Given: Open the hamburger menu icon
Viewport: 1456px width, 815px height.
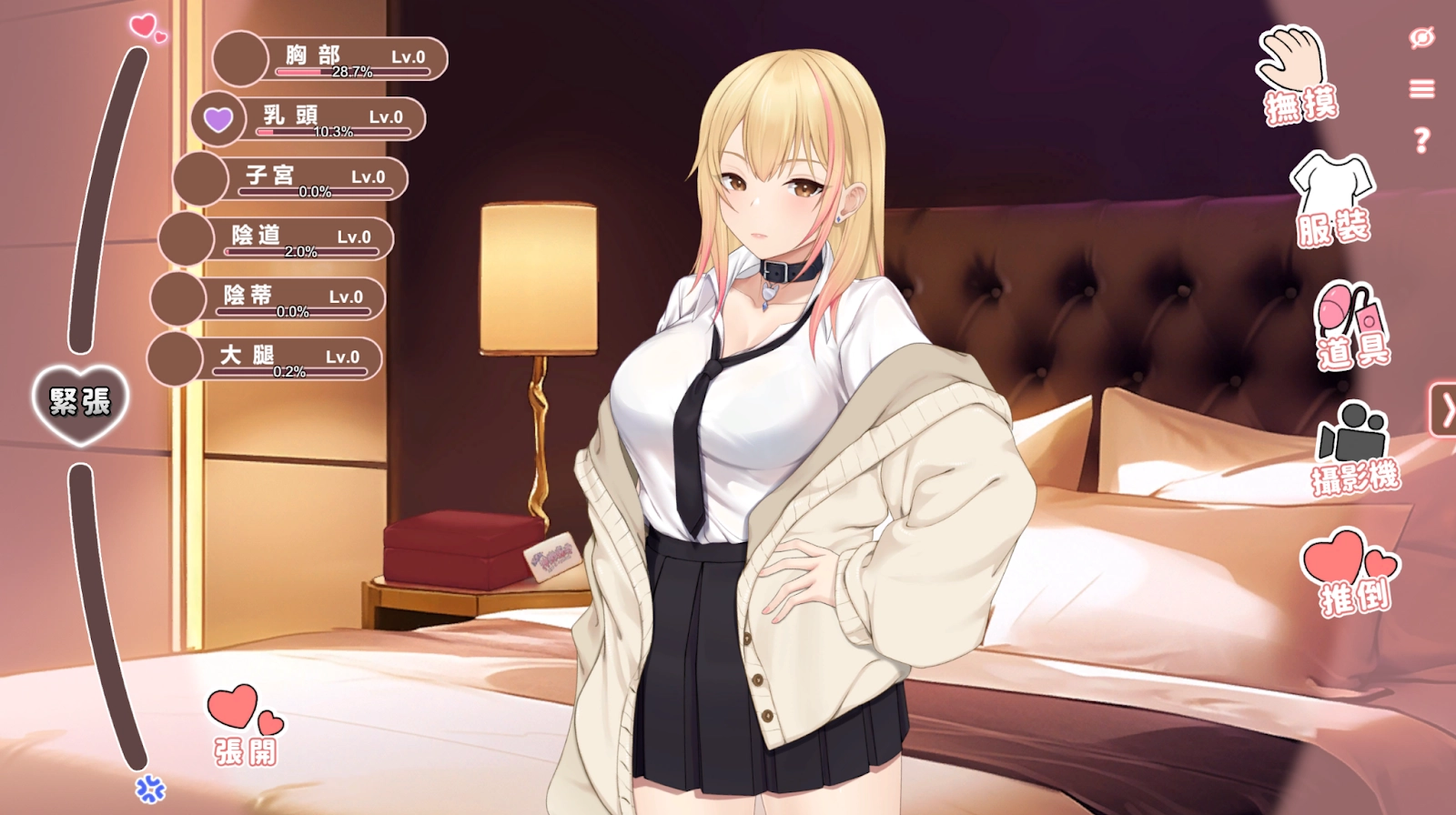Looking at the screenshot, I should click(x=1421, y=88).
